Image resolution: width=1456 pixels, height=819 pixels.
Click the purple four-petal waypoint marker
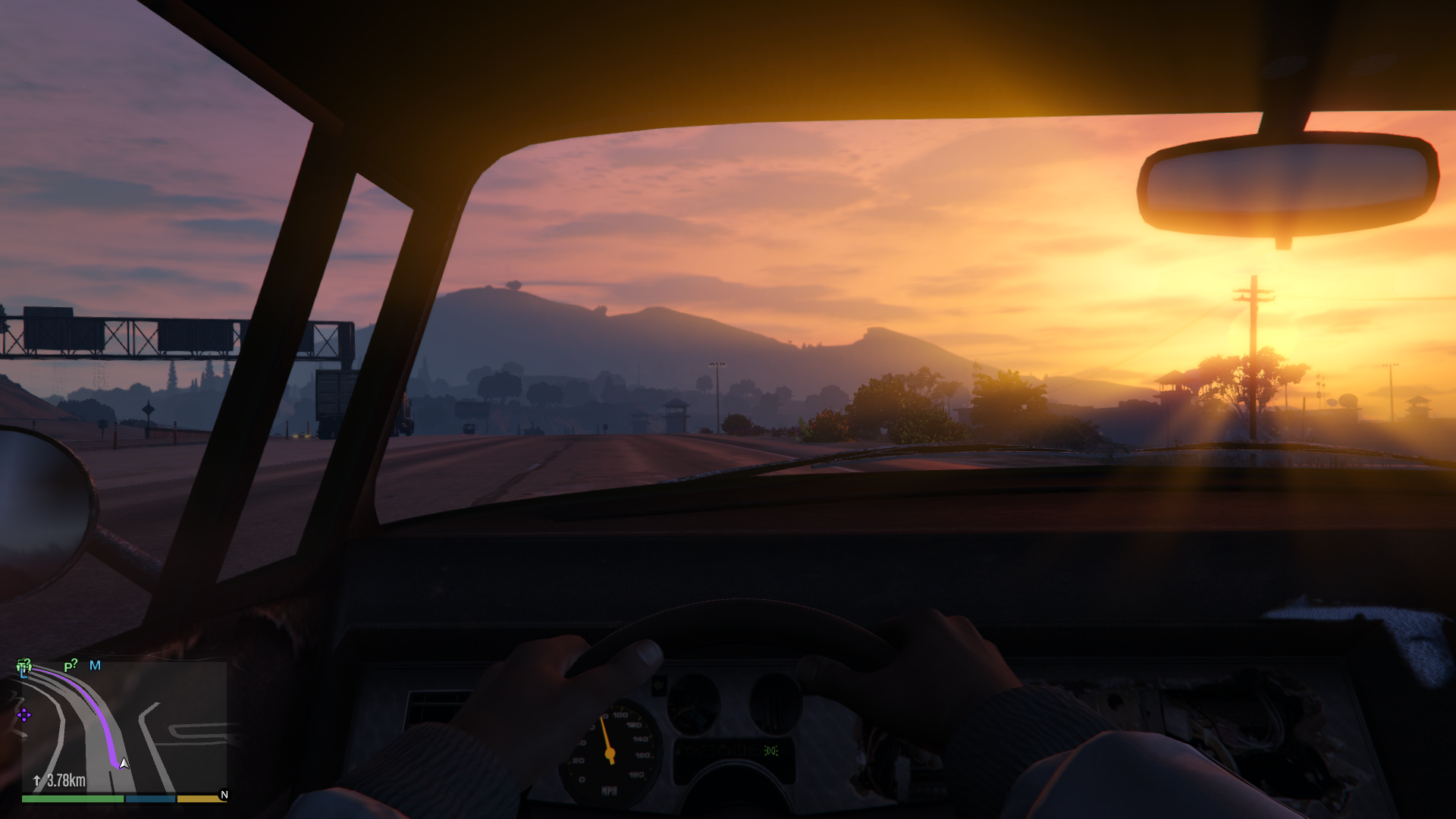pos(24,715)
